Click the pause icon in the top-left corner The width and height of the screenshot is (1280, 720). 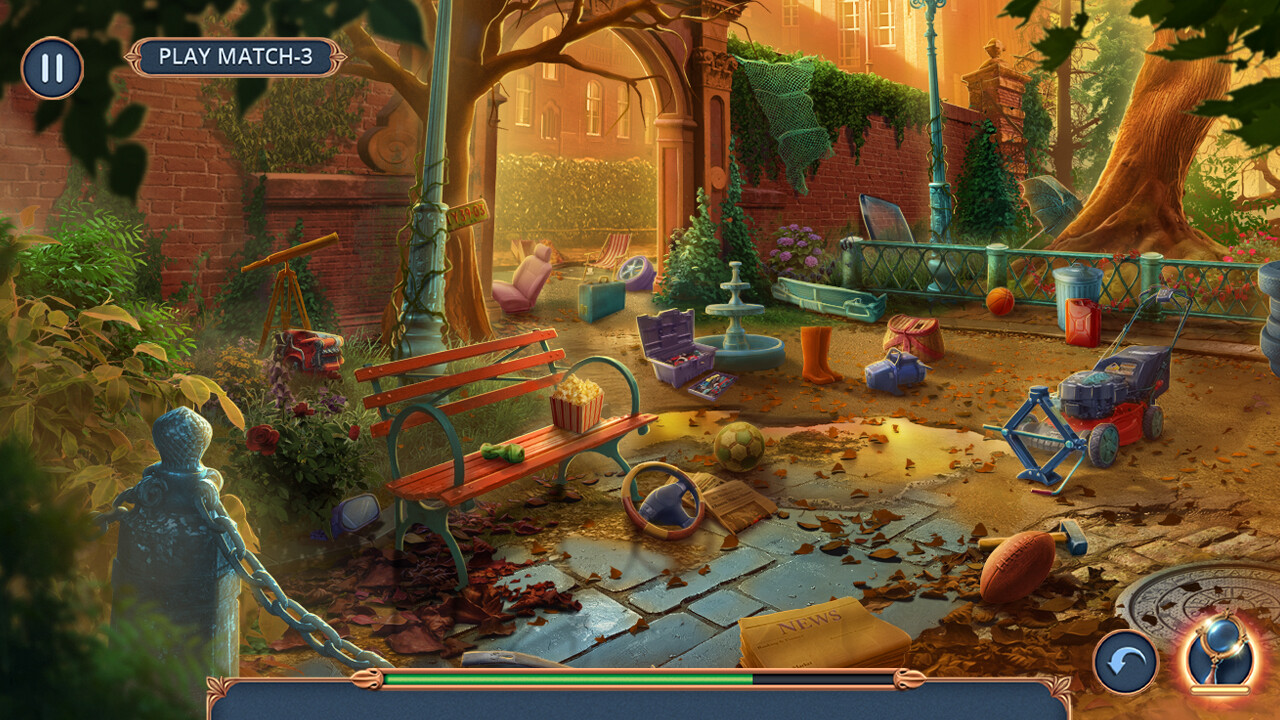(52, 68)
